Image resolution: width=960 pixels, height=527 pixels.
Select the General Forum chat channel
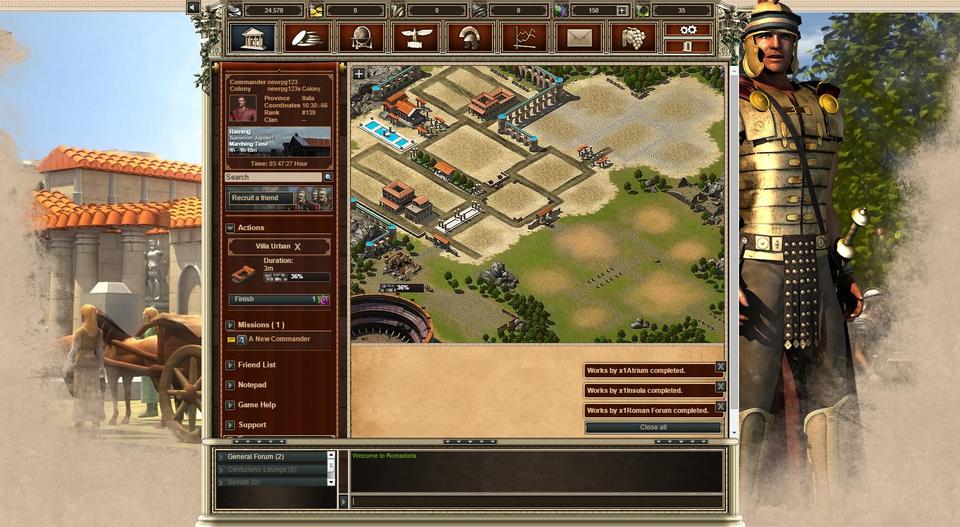256,457
